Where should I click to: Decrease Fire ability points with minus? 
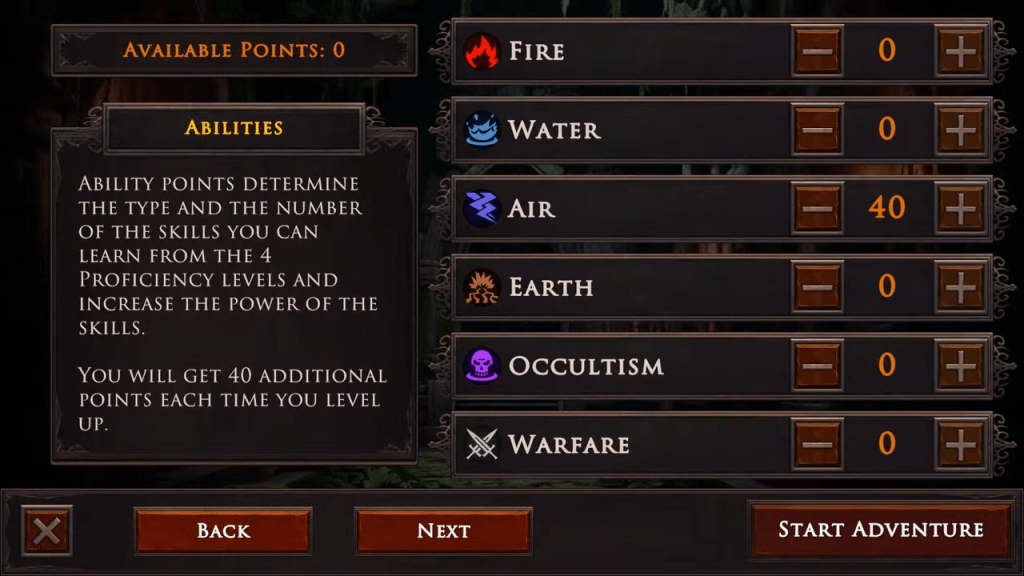817,51
